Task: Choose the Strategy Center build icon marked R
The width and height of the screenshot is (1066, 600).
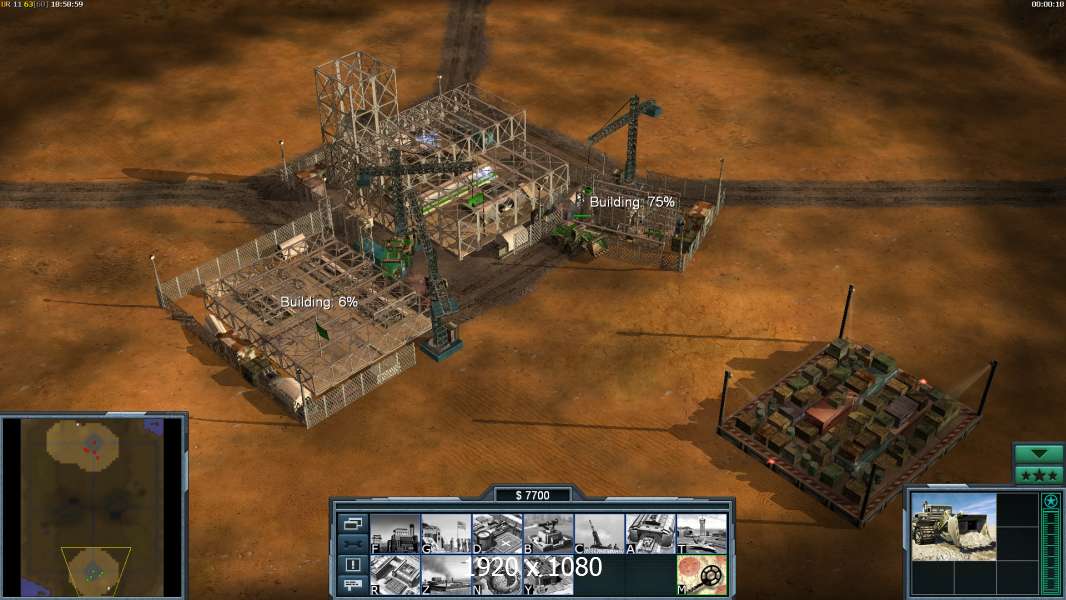Action: (x=395, y=575)
